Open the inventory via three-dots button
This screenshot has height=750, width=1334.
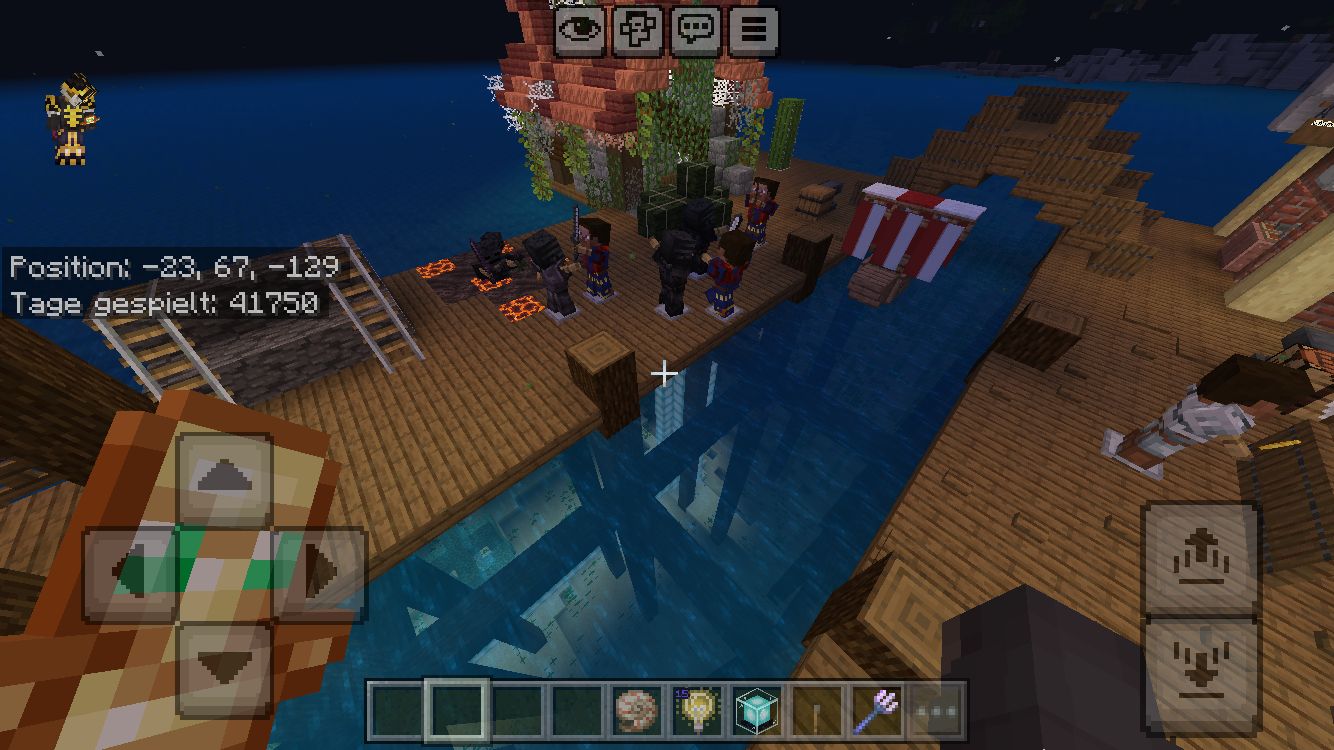937,711
